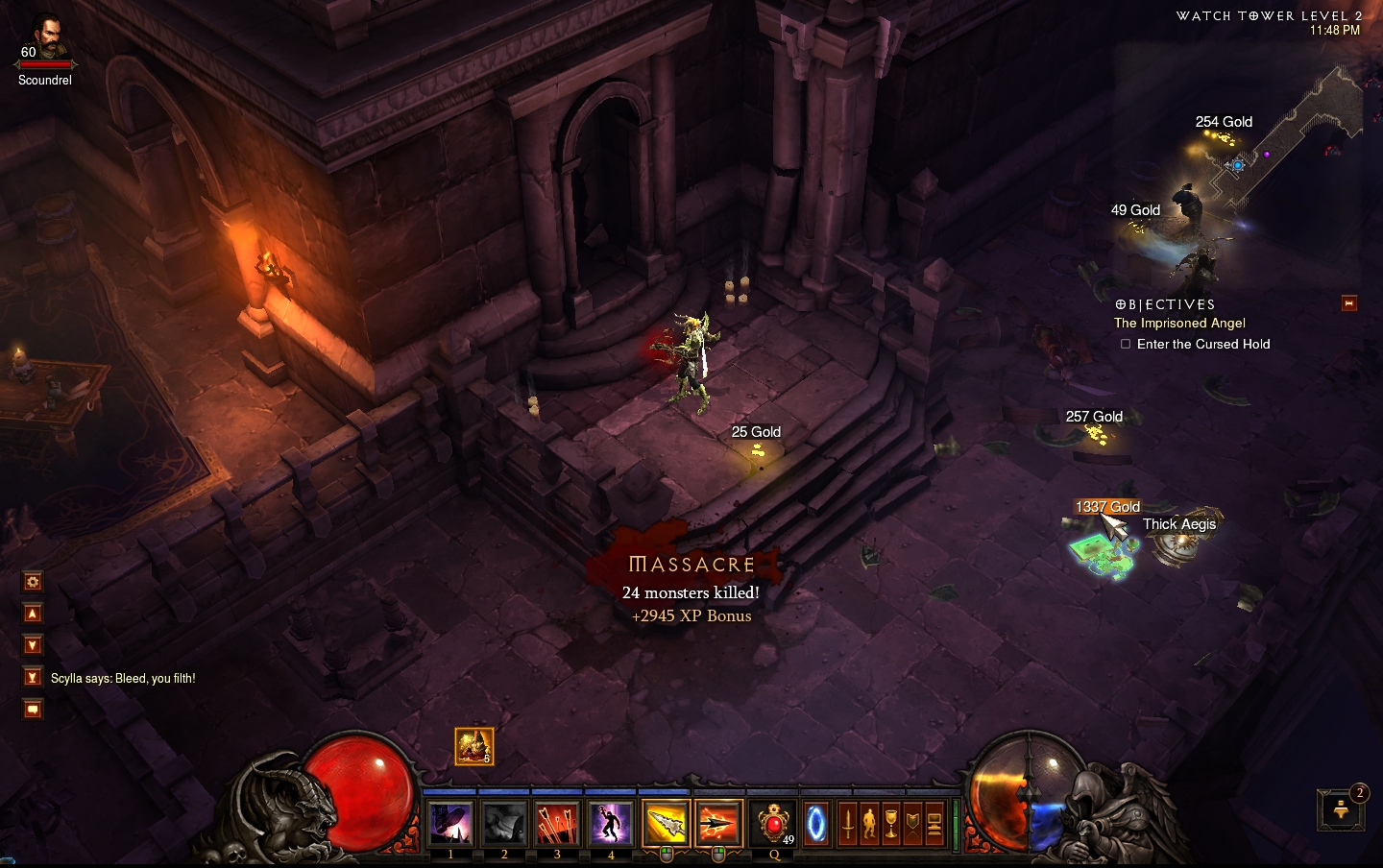The height and width of the screenshot is (868, 1383).
Task: Activate the spiked boot skill in slot 1
Action: (x=450, y=824)
